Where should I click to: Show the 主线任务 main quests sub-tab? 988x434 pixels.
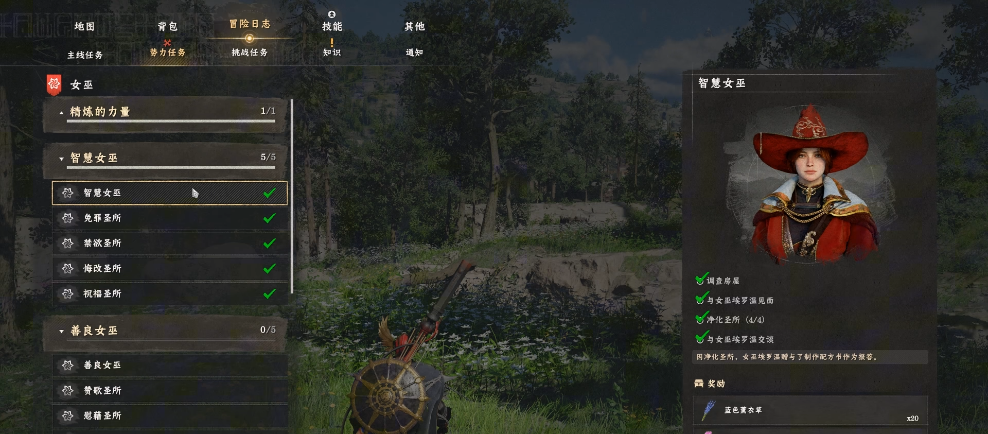(x=85, y=54)
